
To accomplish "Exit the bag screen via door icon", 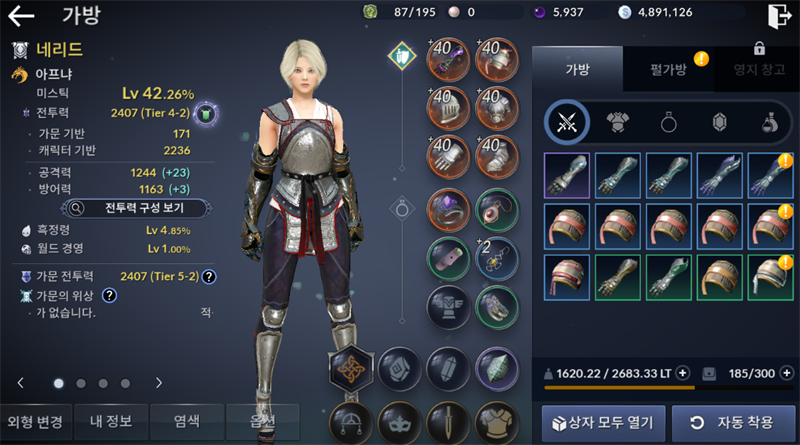I will click(x=778, y=17).
